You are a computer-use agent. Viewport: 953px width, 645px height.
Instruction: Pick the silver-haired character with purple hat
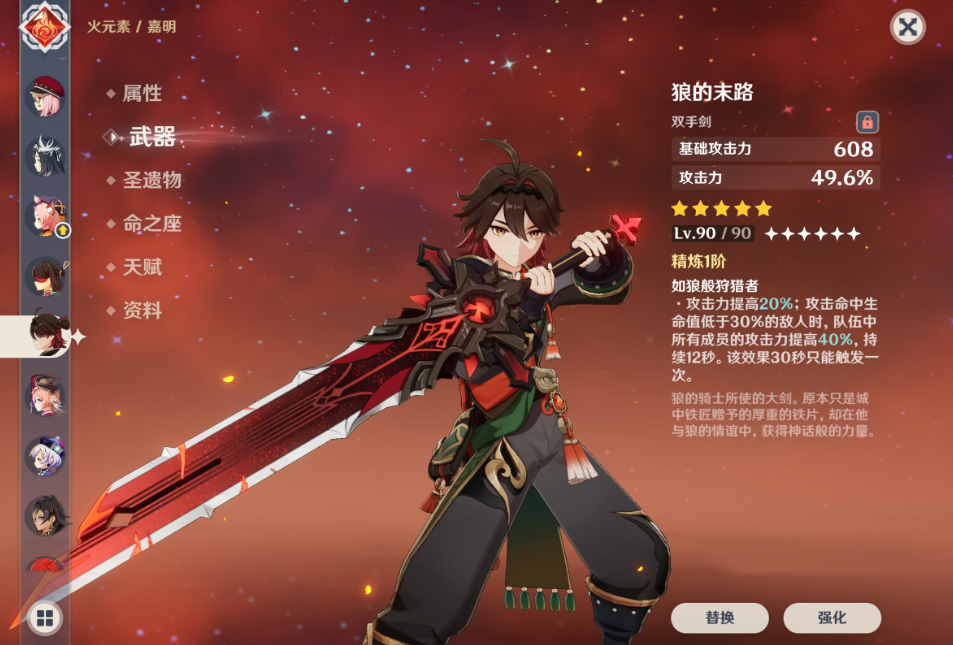pos(45,456)
